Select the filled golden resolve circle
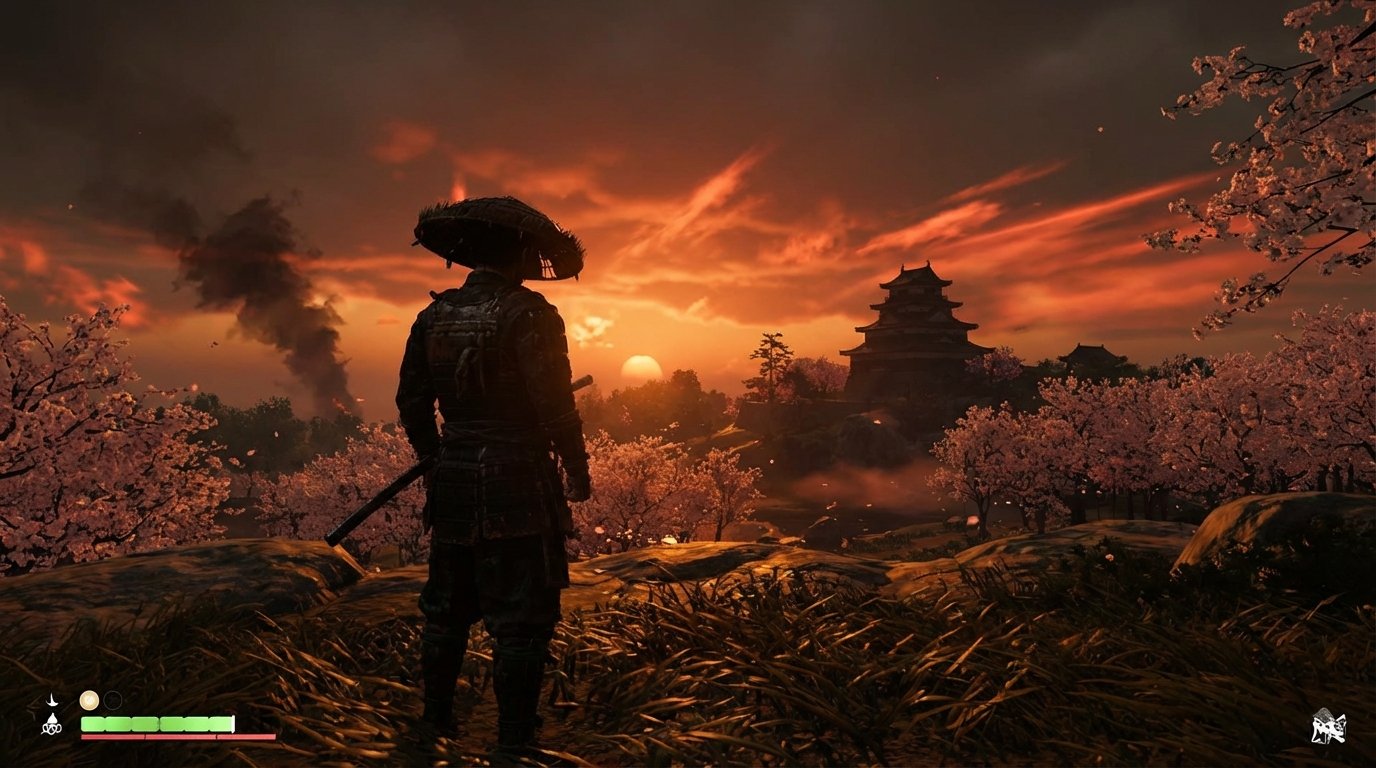The width and height of the screenshot is (1376, 768). 89,700
